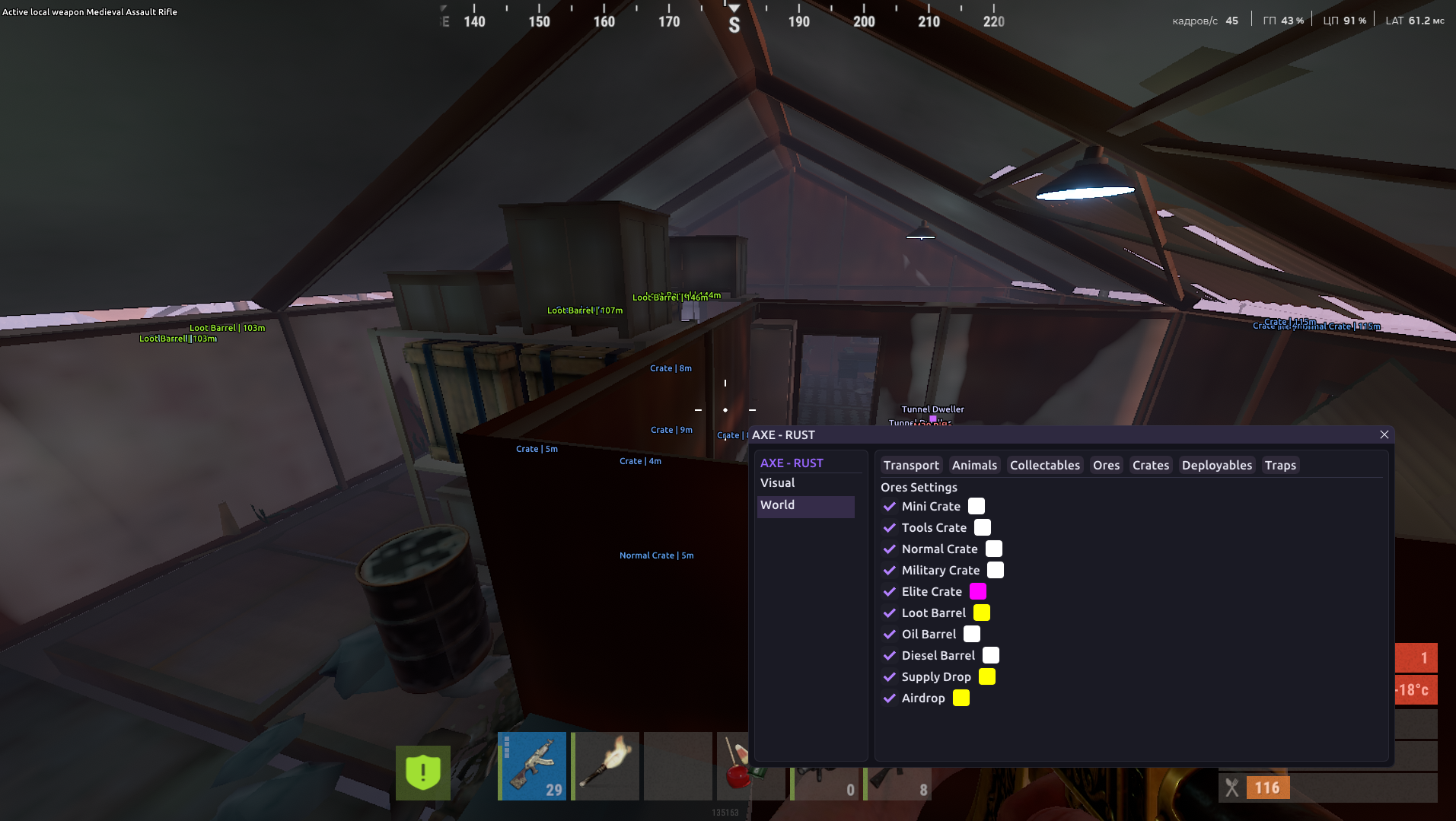1456x821 pixels.
Task: Close the AXE - RUST window
Action: click(1384, 434)
